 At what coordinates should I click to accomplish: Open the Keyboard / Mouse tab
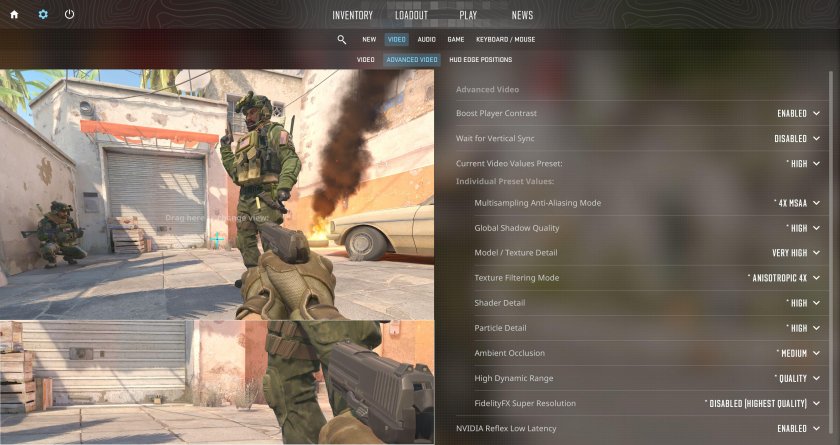(x=505, y=40)
